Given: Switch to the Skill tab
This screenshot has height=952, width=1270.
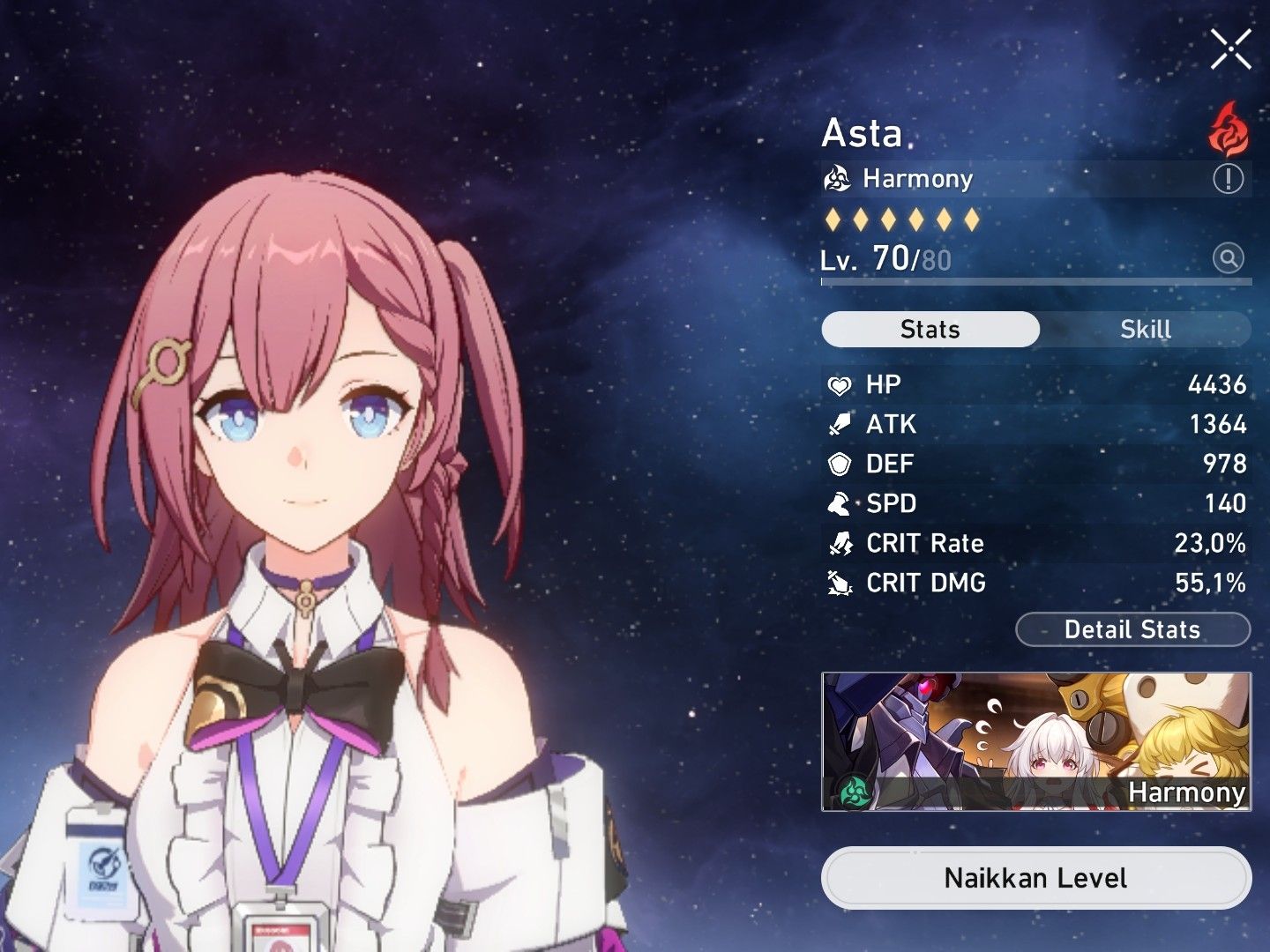Looking at the screenshot, I should (x=1147, y=330).
